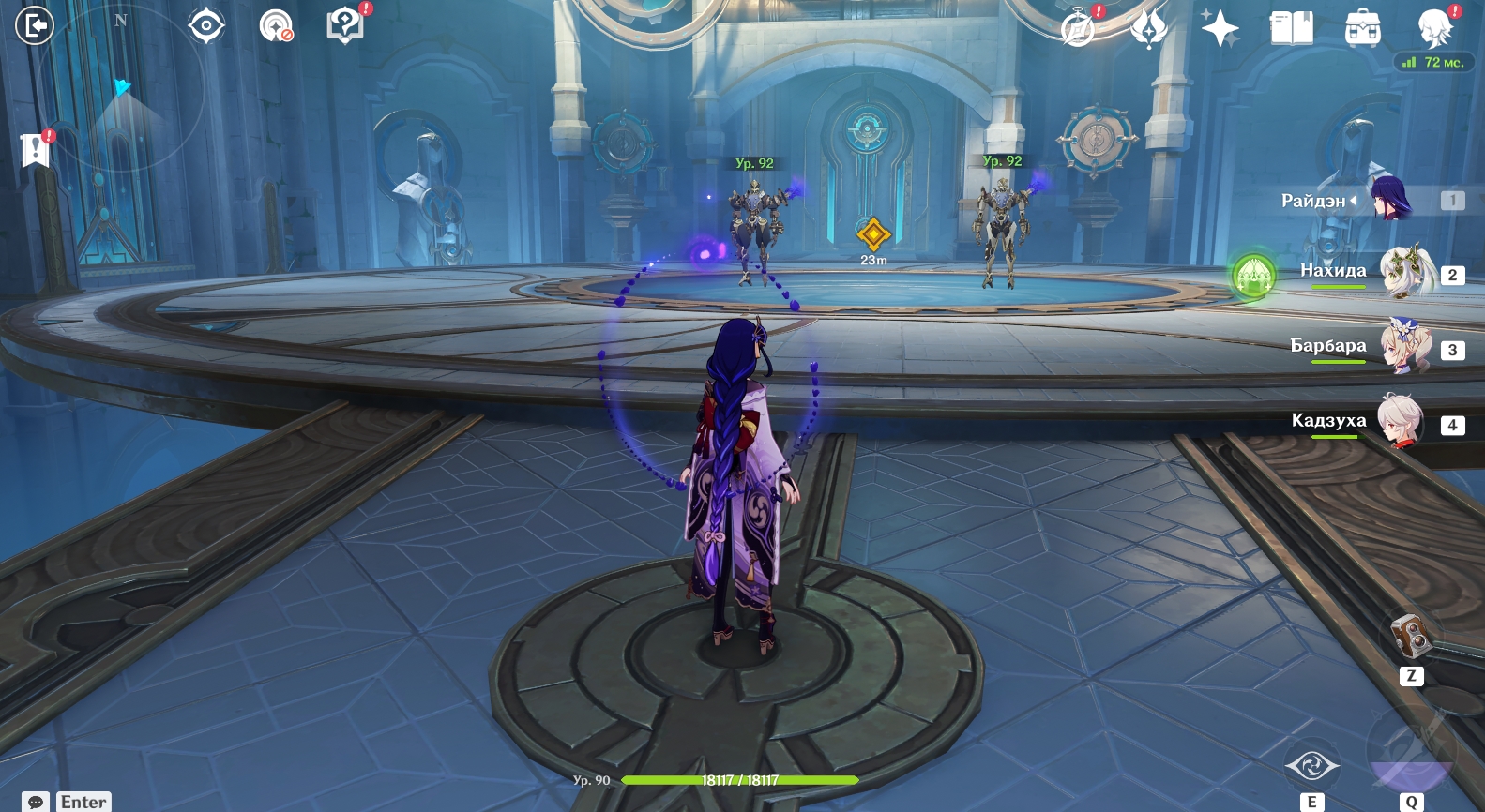Use Raiden's elemental skill eye icon
The image size is (1485, 812).
pyautogui.click(x=1311, y=766)
